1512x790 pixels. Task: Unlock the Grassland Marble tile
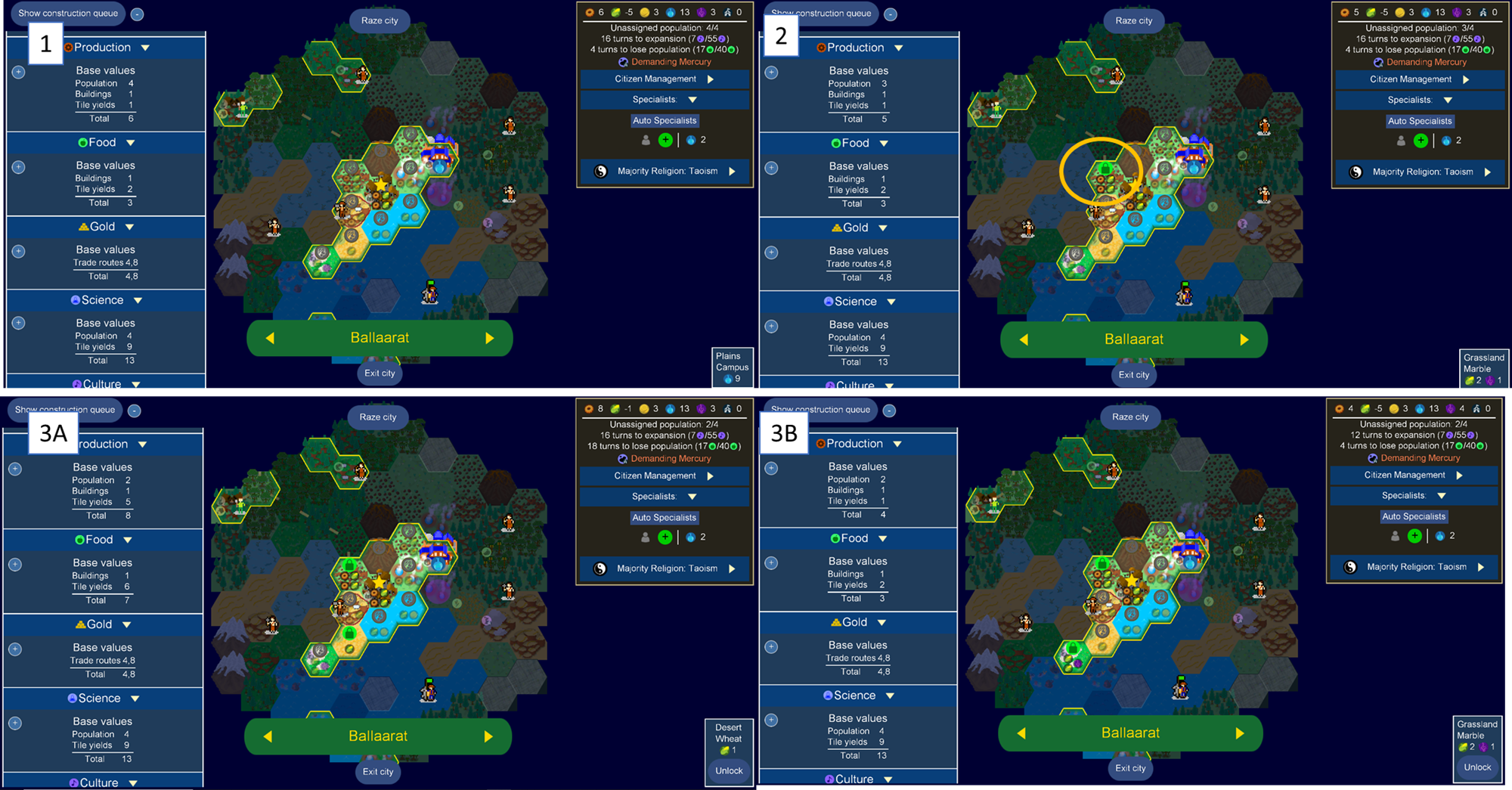click(1478, 767)
